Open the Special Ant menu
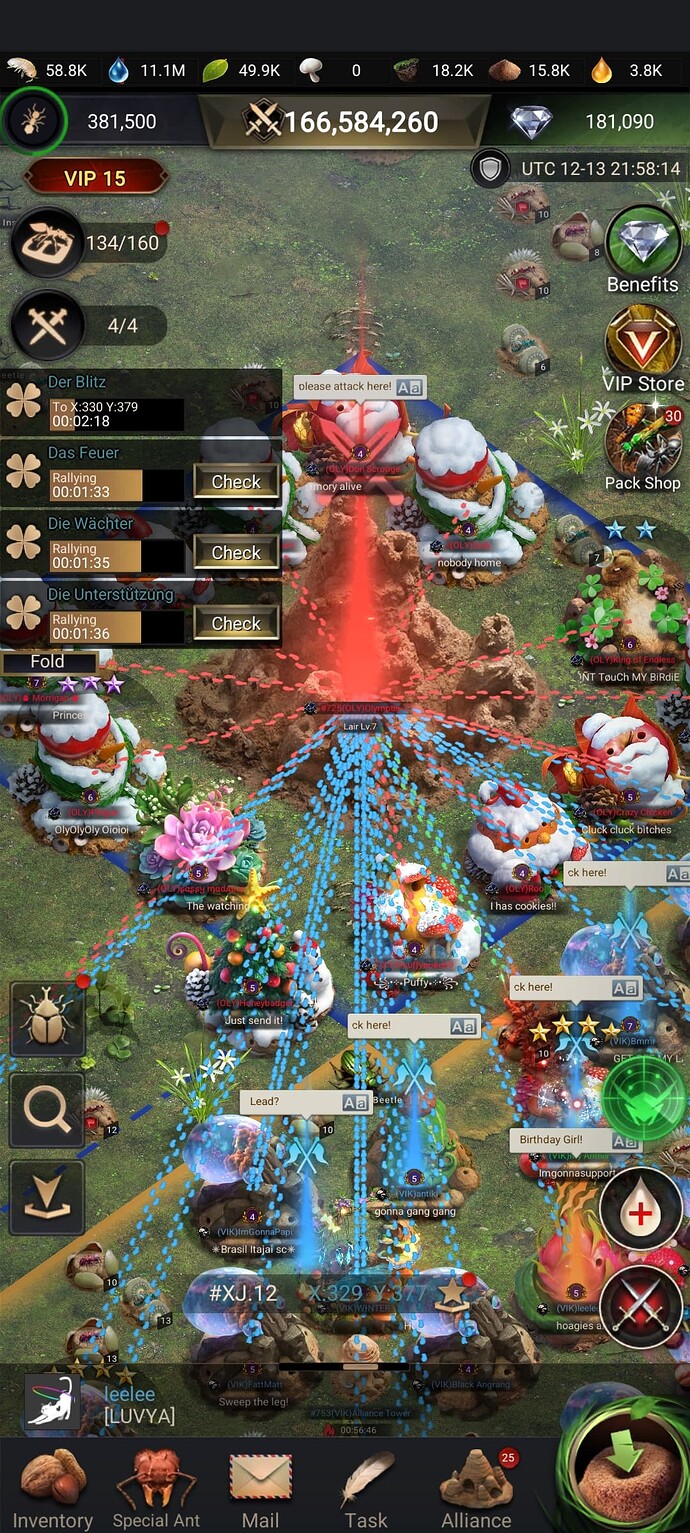This screenshot has height=1533, width=690. [x=156, y=1488]
